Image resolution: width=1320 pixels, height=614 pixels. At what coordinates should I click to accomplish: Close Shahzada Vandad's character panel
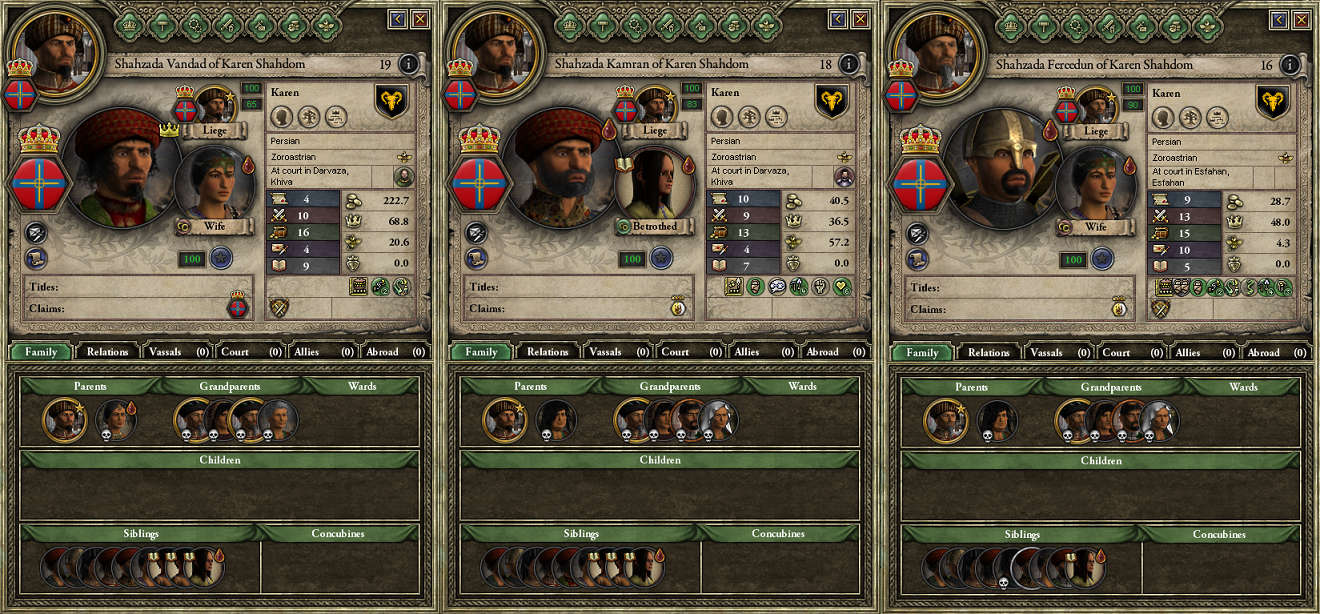[419, 19]
